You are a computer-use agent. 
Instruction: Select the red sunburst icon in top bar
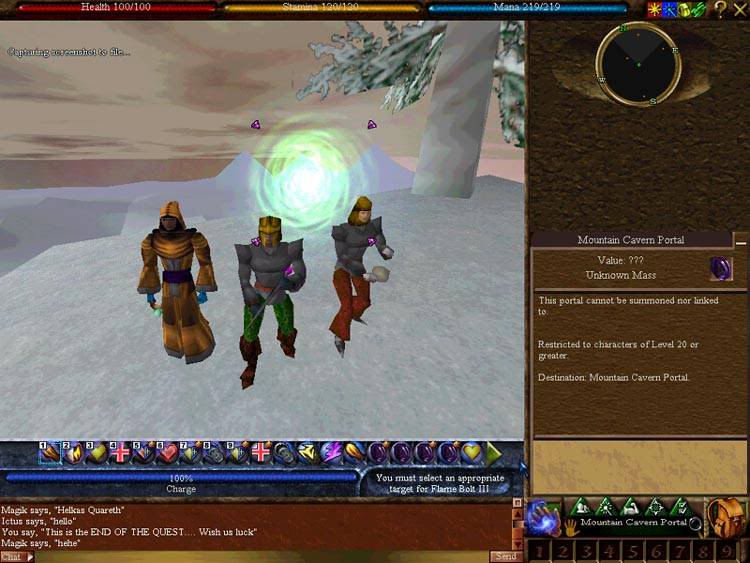tap(653, 10)
